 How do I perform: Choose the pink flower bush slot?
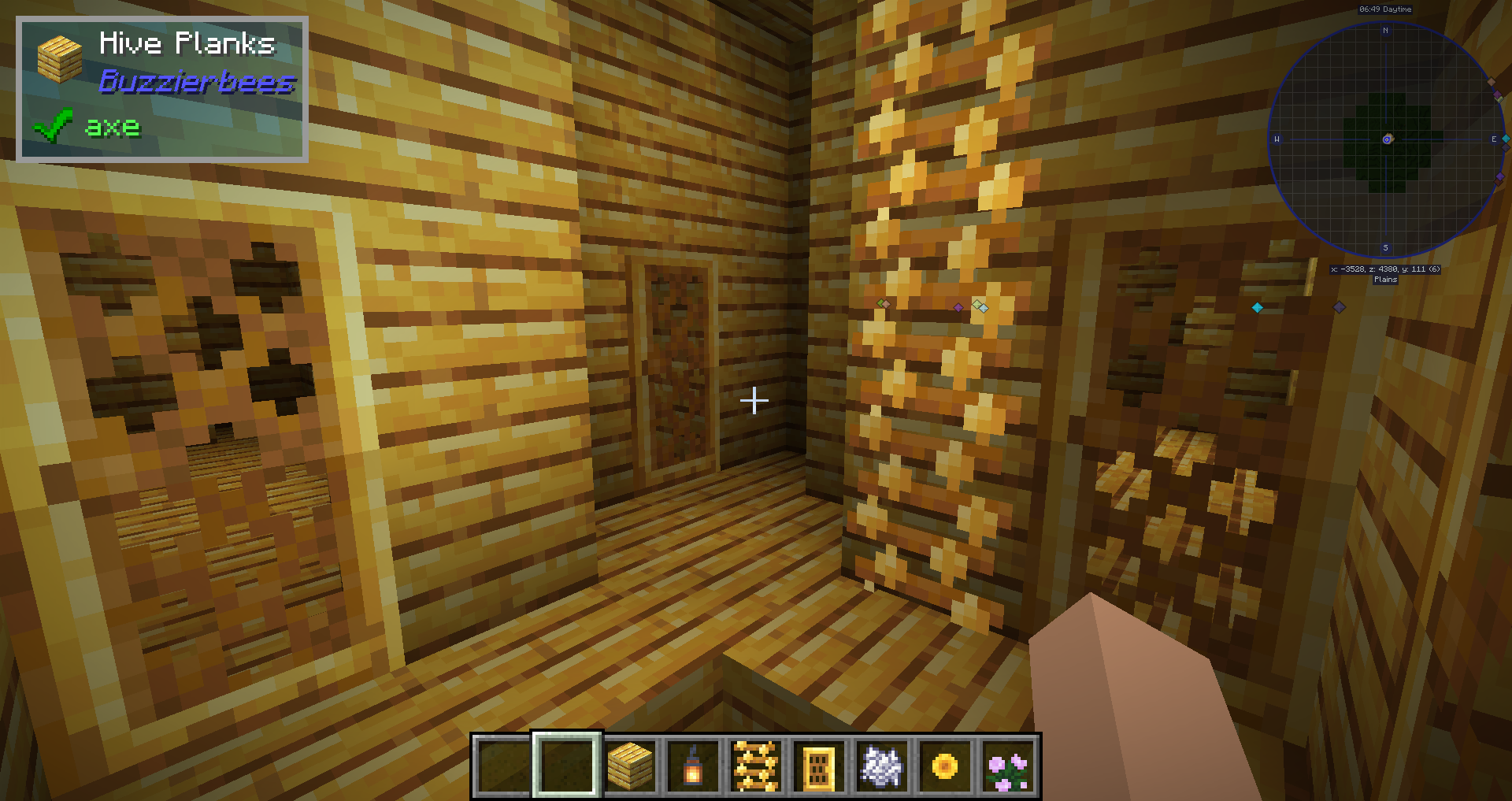pos(1008,766)
